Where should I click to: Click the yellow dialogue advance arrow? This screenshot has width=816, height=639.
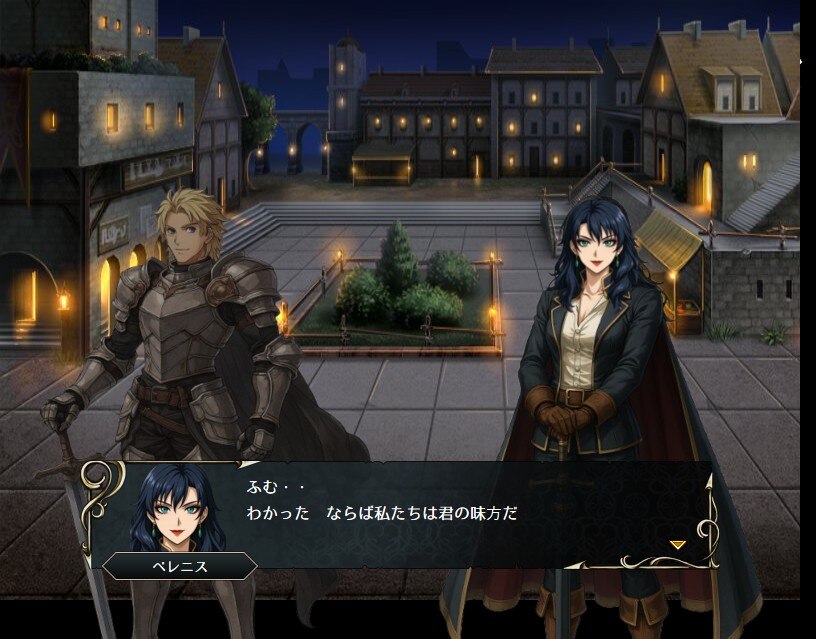[x=677, y=545]
